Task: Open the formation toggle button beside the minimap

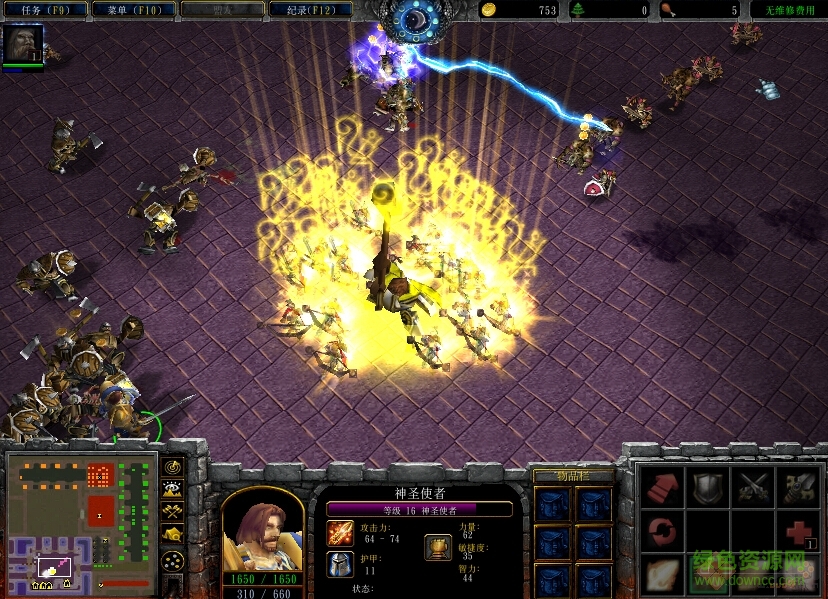Action: click(x=173, y=559)
